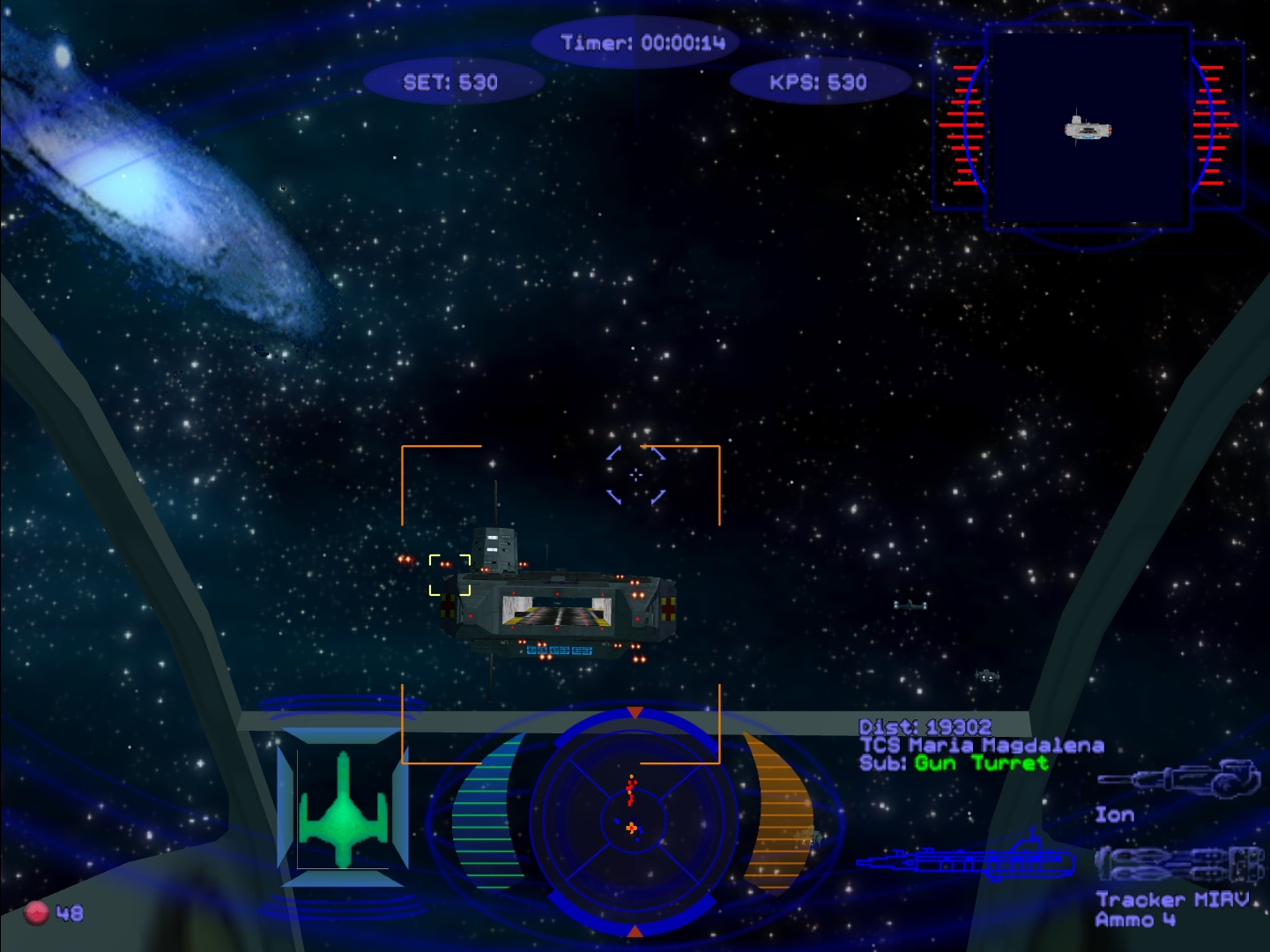Click the yellow-bracketed gun turret subtarget
Viewport: 1270px width, 952px height.
pos(449,575)
